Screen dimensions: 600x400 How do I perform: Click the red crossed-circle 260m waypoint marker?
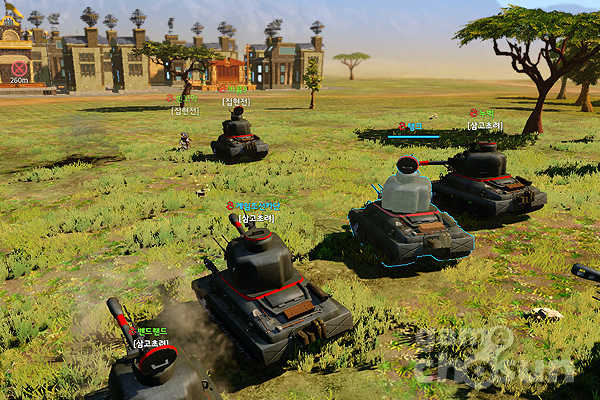(18, 68)
